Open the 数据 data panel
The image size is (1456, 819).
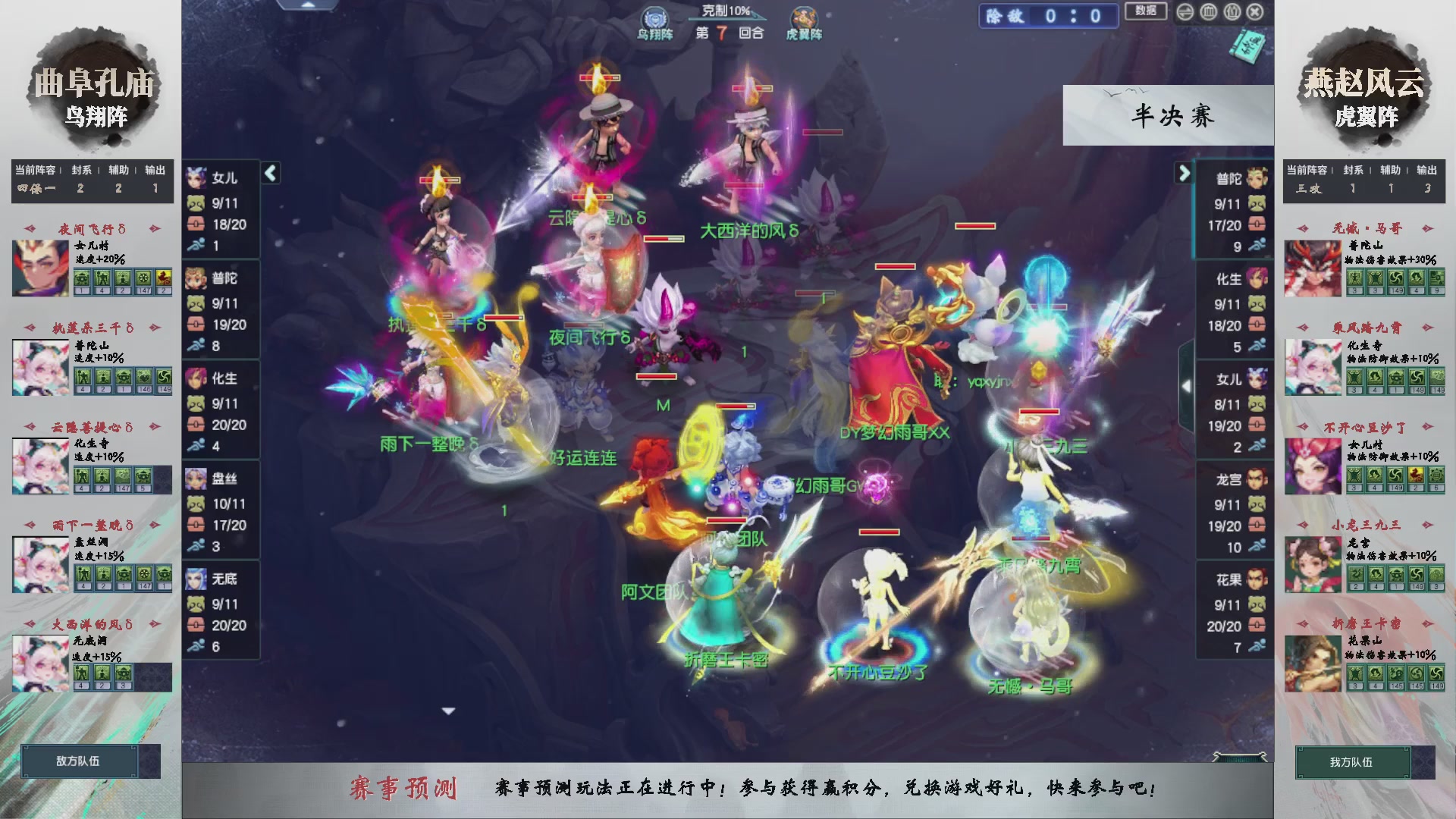coord(1146,12)
